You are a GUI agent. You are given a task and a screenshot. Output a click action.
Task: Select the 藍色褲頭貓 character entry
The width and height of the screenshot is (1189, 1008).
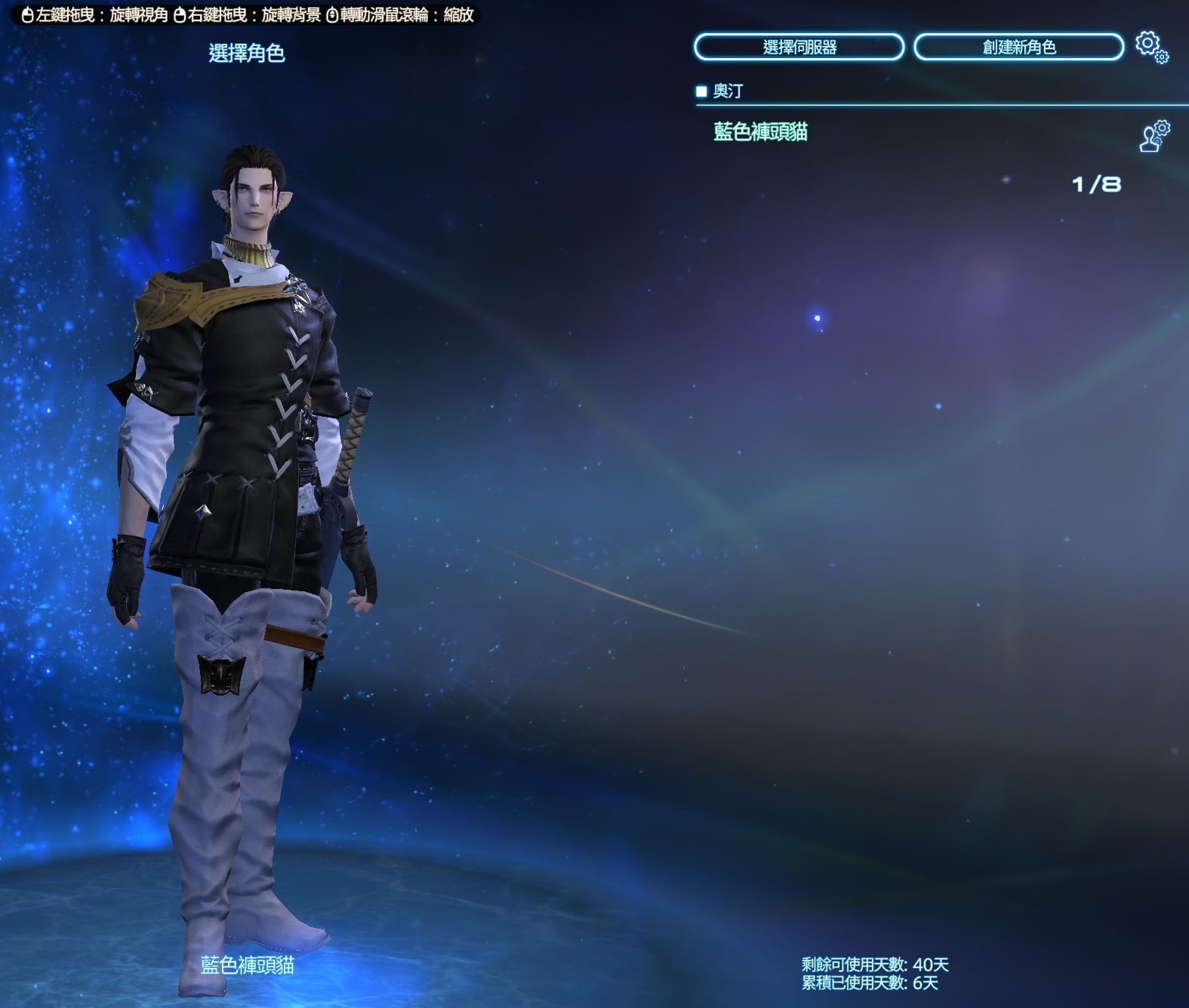(760, 132)
